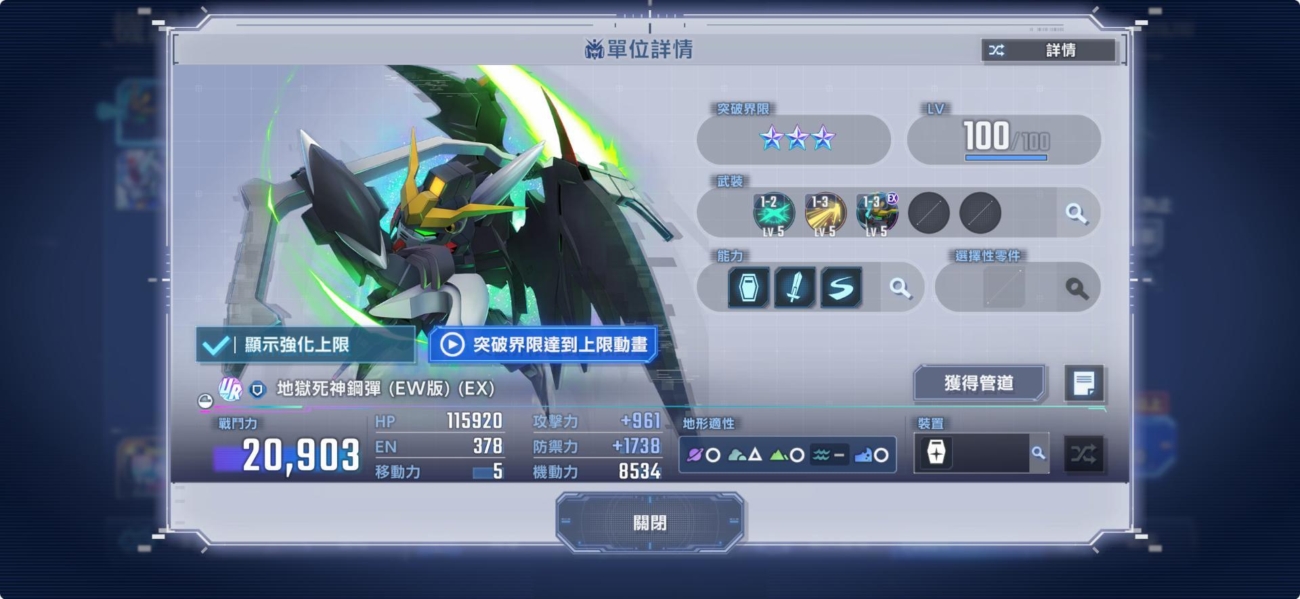The height and width of the screenshot is (599, 1300).
Task: Select the green crossed-scythe 1-2 weapon icon
Action: tap(774, 213)
